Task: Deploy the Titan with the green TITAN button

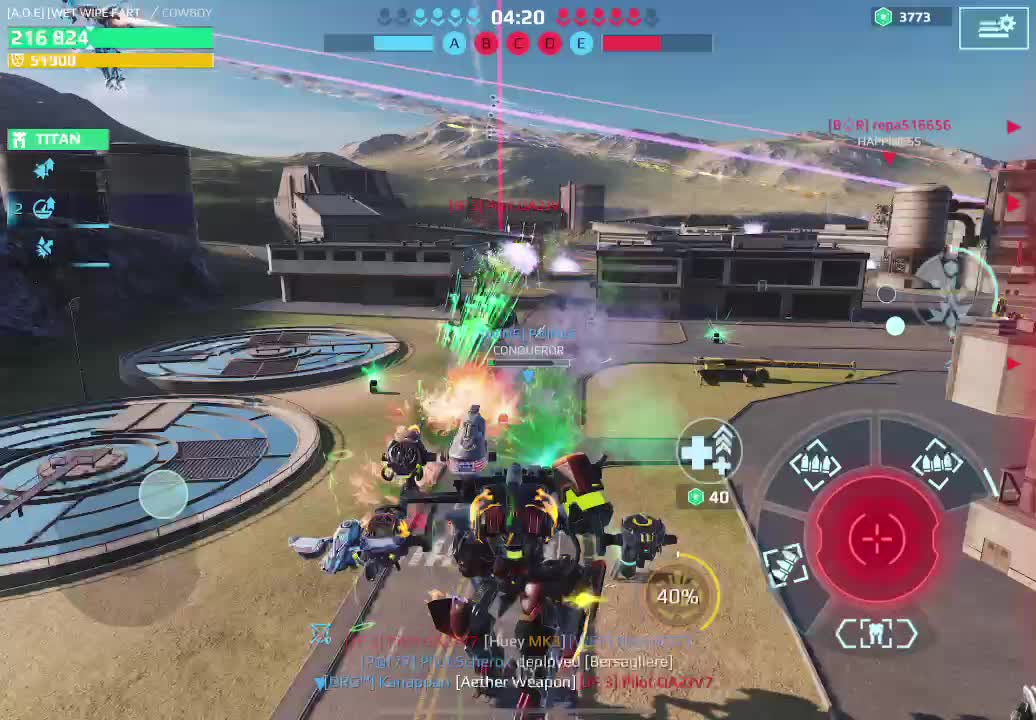Action: [x=58, y=139]
